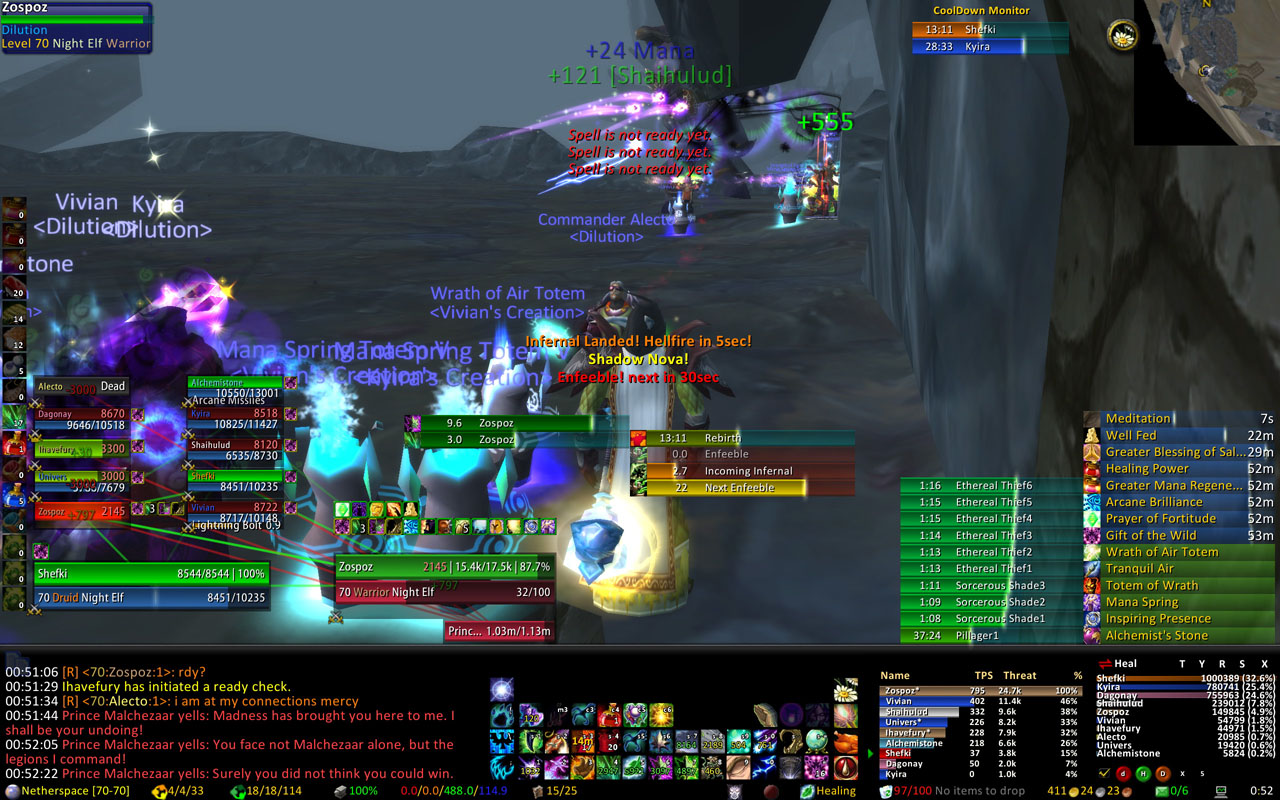Screen dimensions: 1280x800
Task: Target Dagonay in the raid frames
Action: (82, 419)
